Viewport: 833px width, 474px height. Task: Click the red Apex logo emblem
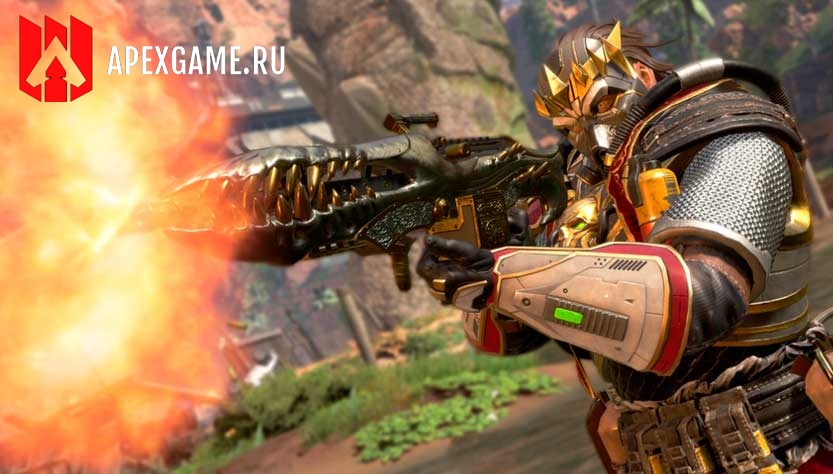pyautogui.click(x=55, y=59)
